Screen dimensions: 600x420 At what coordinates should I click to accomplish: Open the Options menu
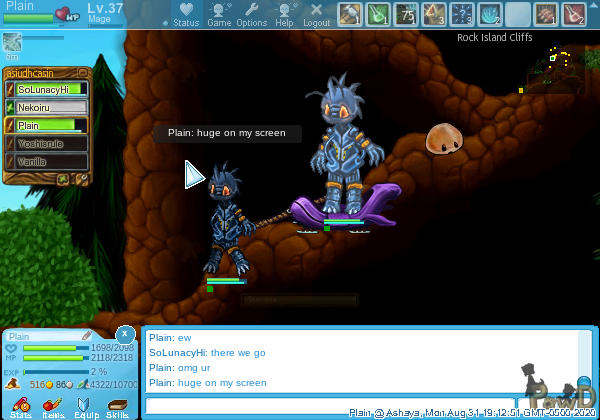click(x=251, y=14)
